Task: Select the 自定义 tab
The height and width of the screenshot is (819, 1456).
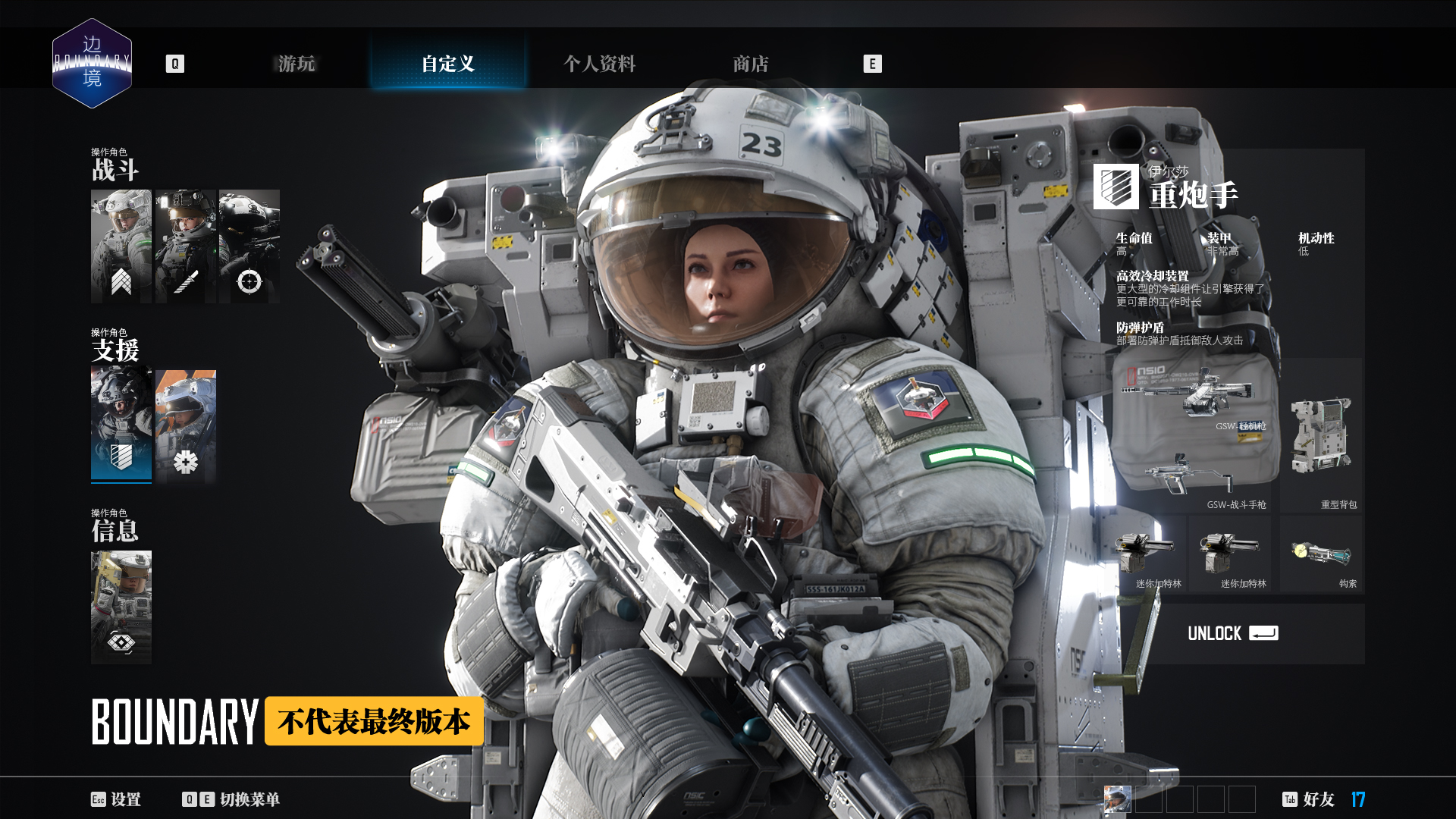Action: point(448,64)
